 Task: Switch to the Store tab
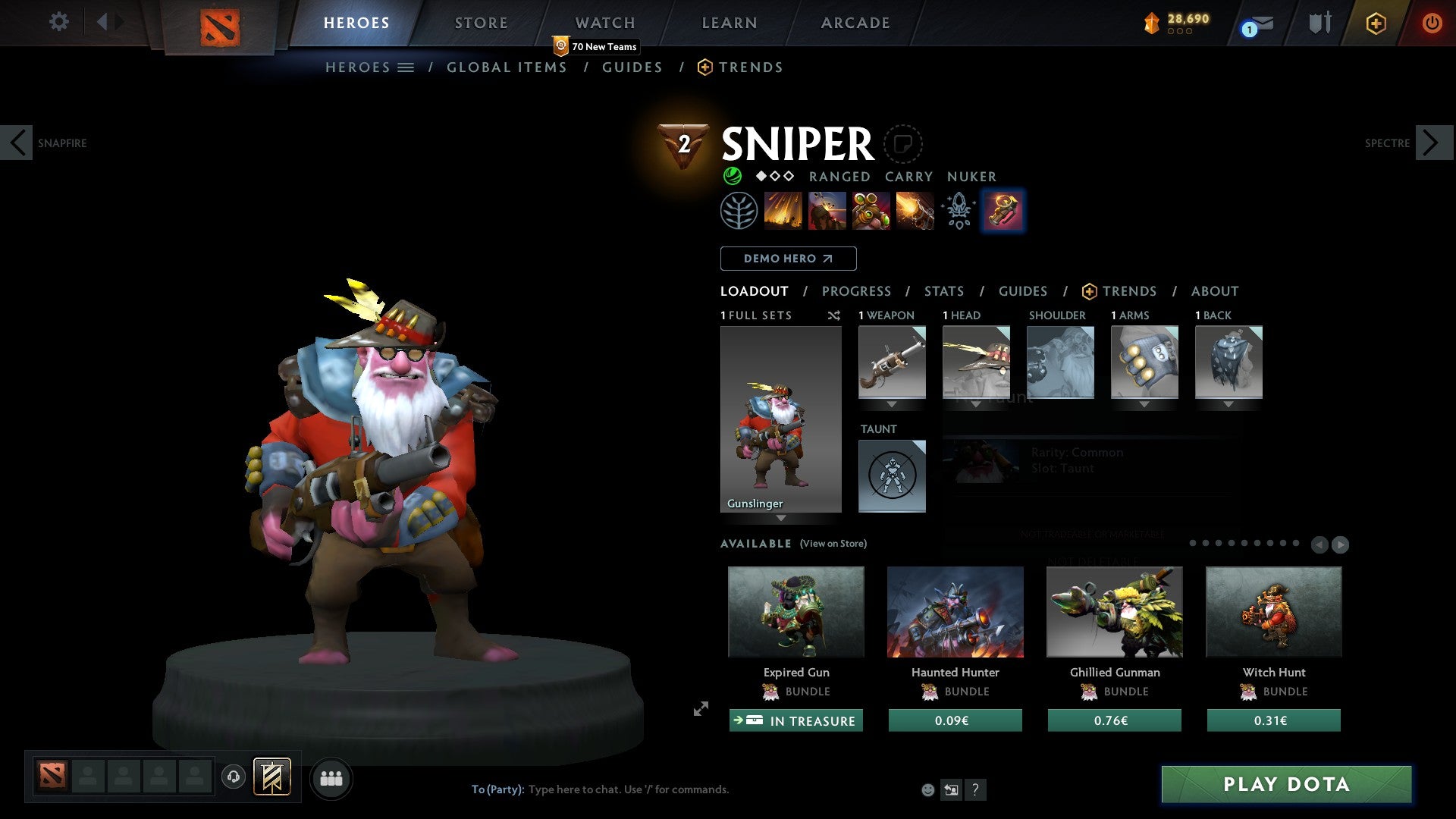pyautogui.click(x=481, y=23)
